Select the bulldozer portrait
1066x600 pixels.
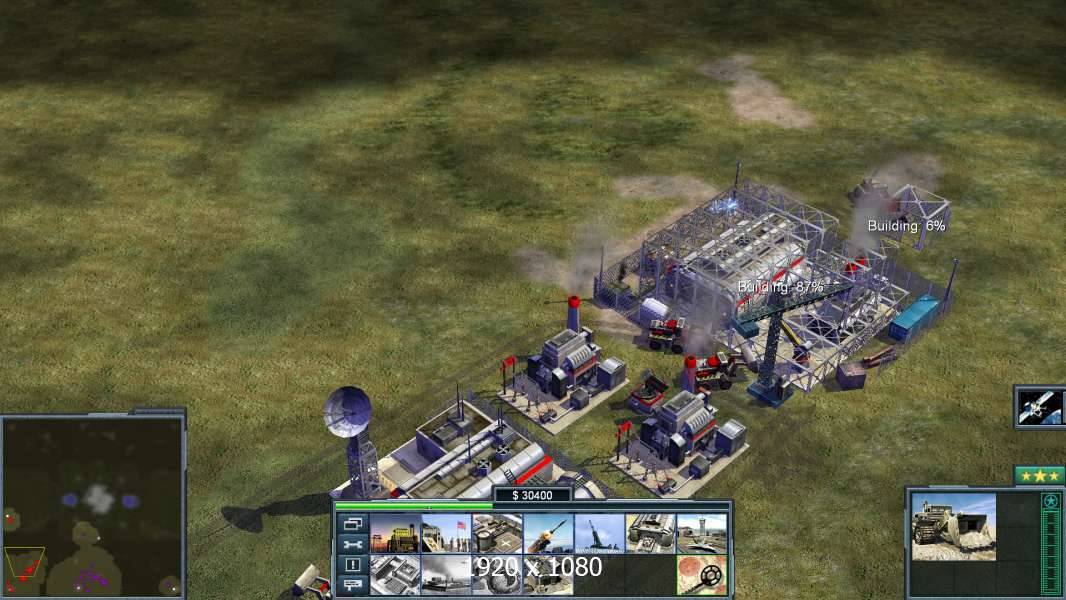pos(953,526)
